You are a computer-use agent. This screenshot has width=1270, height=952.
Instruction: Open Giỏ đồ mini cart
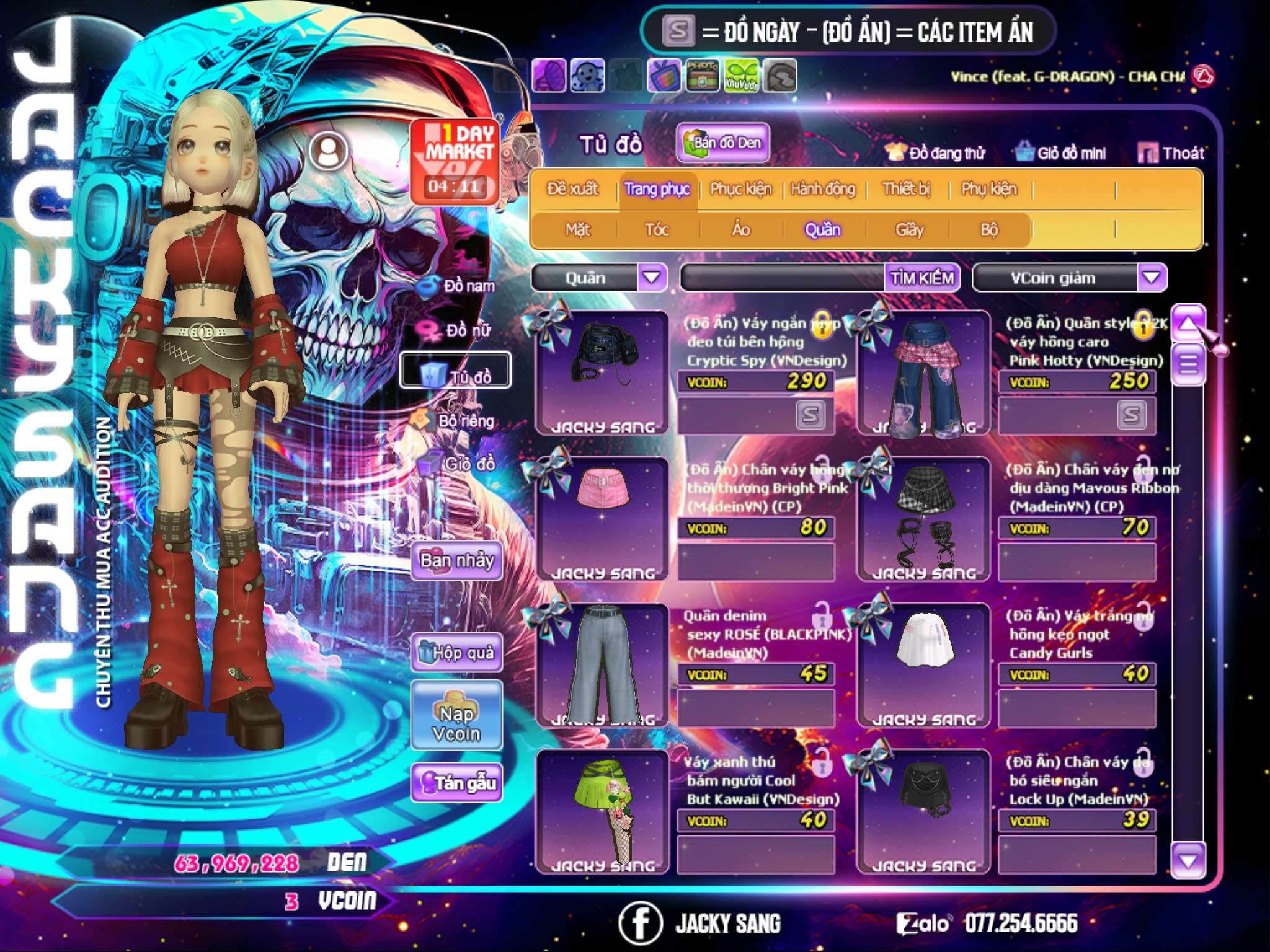[1060, 153]
